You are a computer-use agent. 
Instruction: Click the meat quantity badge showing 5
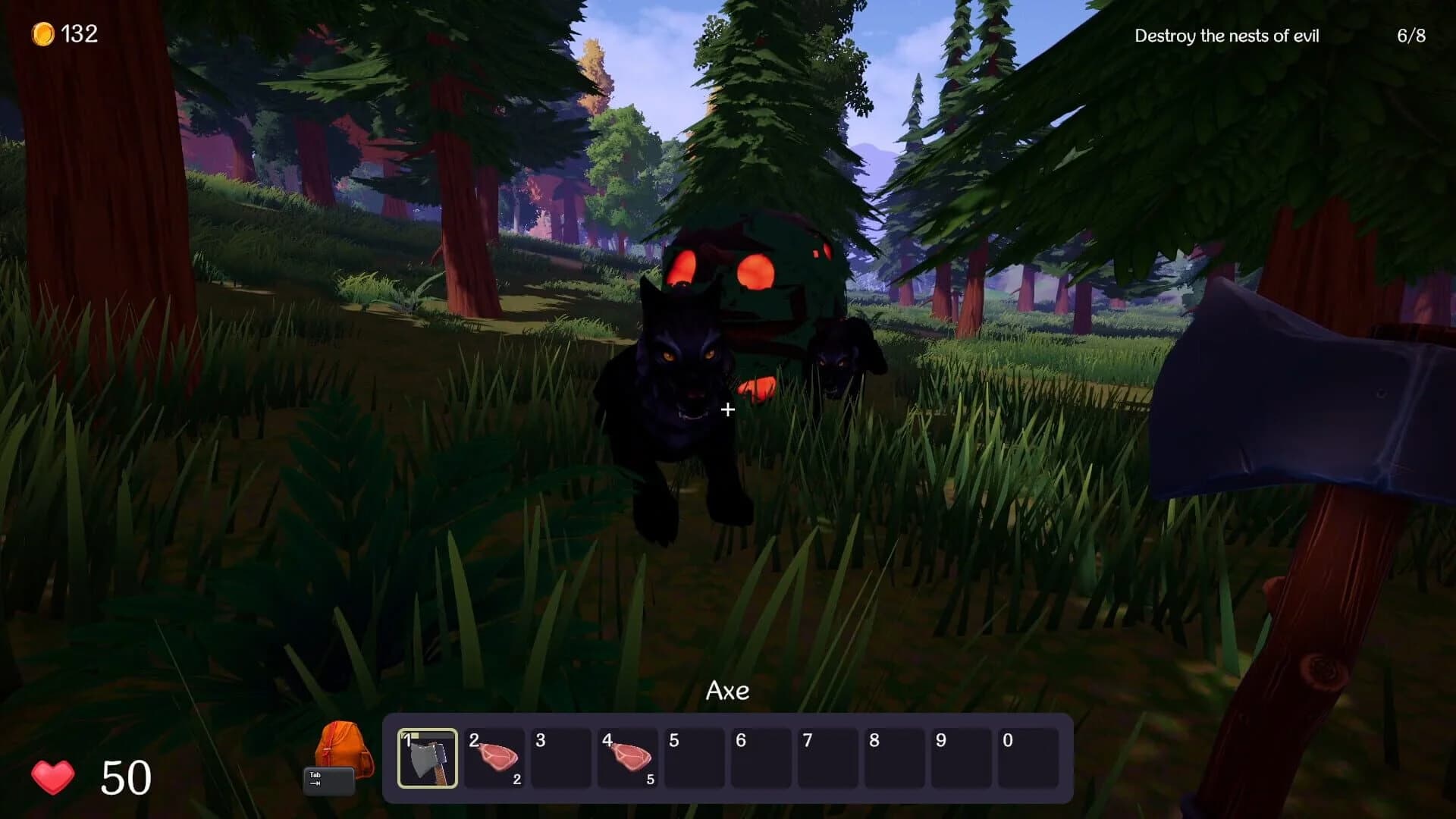point(650,778)
